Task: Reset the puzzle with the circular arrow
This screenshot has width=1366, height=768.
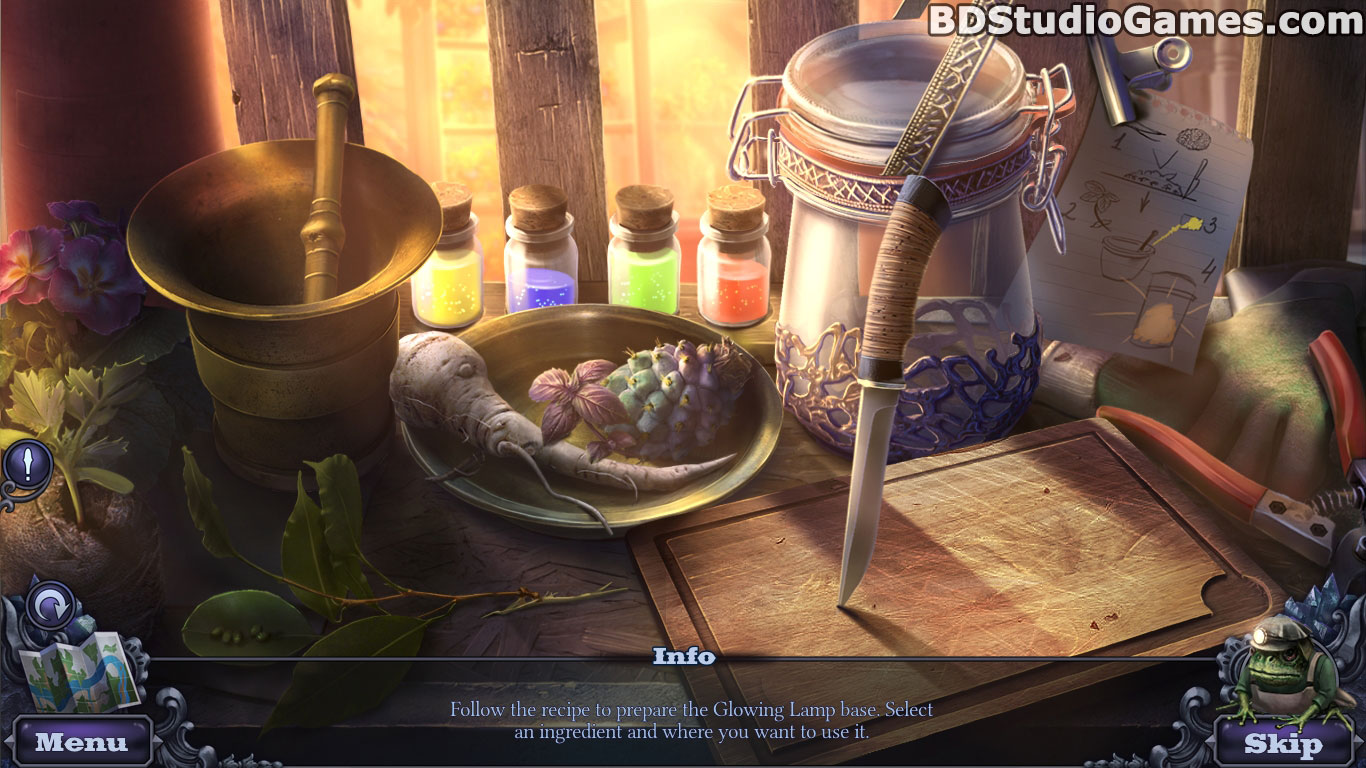Action: 50,606
